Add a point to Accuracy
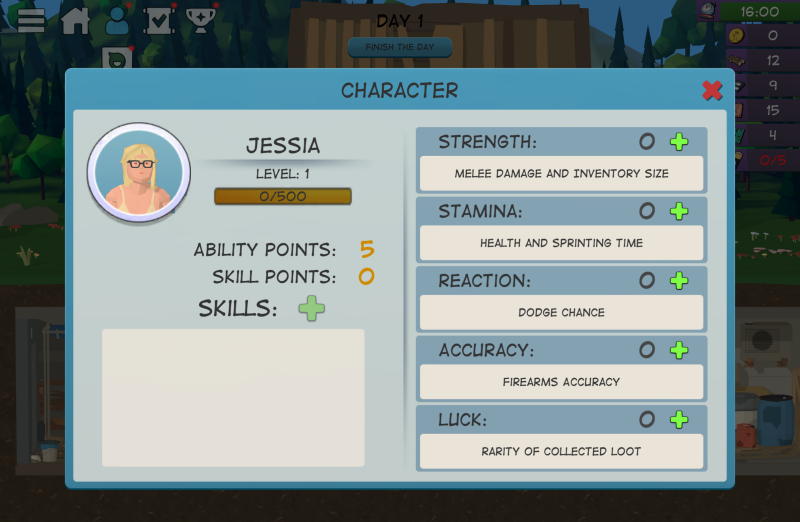 (x=679, y=350)
